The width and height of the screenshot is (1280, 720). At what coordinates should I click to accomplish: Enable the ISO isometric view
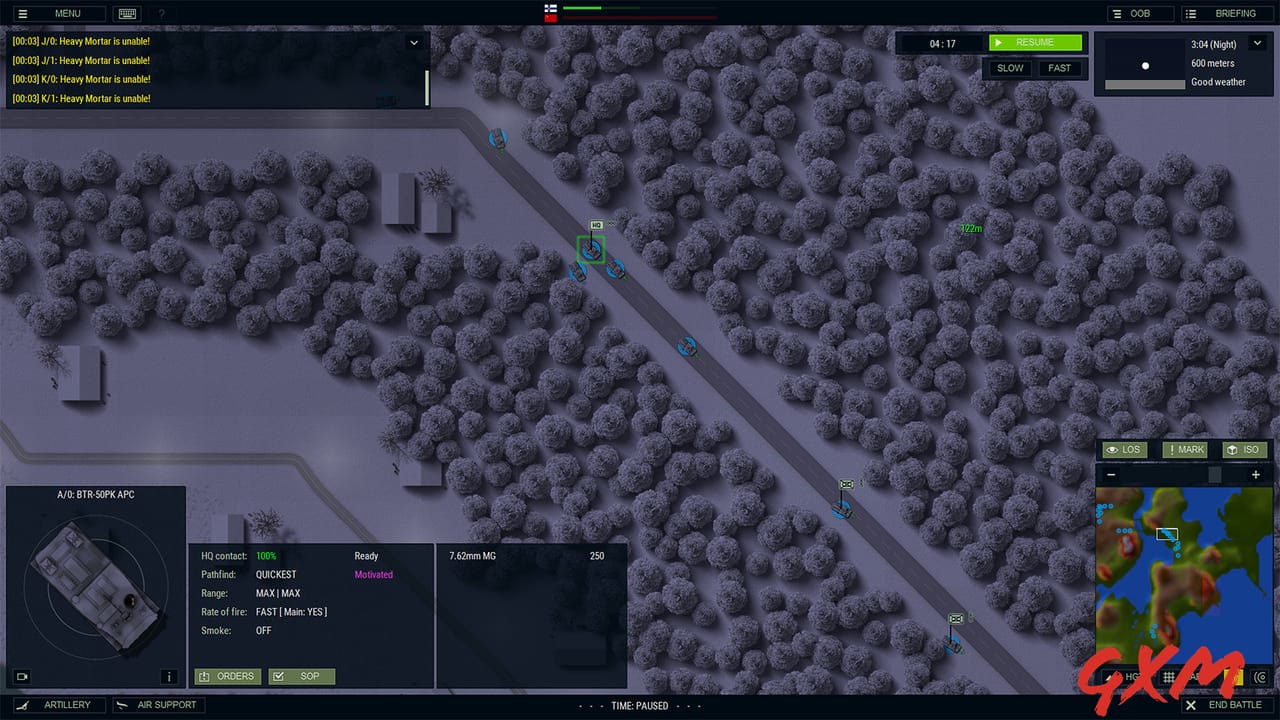tap(1244, 449)
